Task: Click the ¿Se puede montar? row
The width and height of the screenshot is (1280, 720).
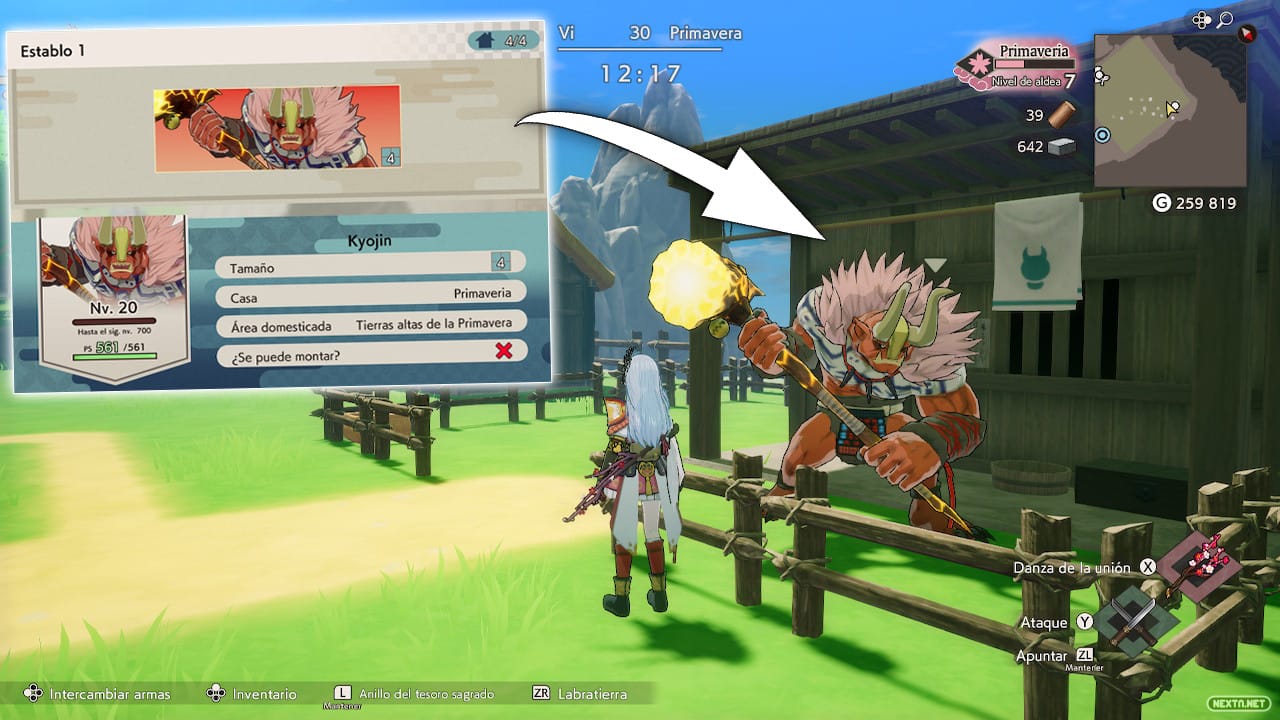Action: click(370, 351)
